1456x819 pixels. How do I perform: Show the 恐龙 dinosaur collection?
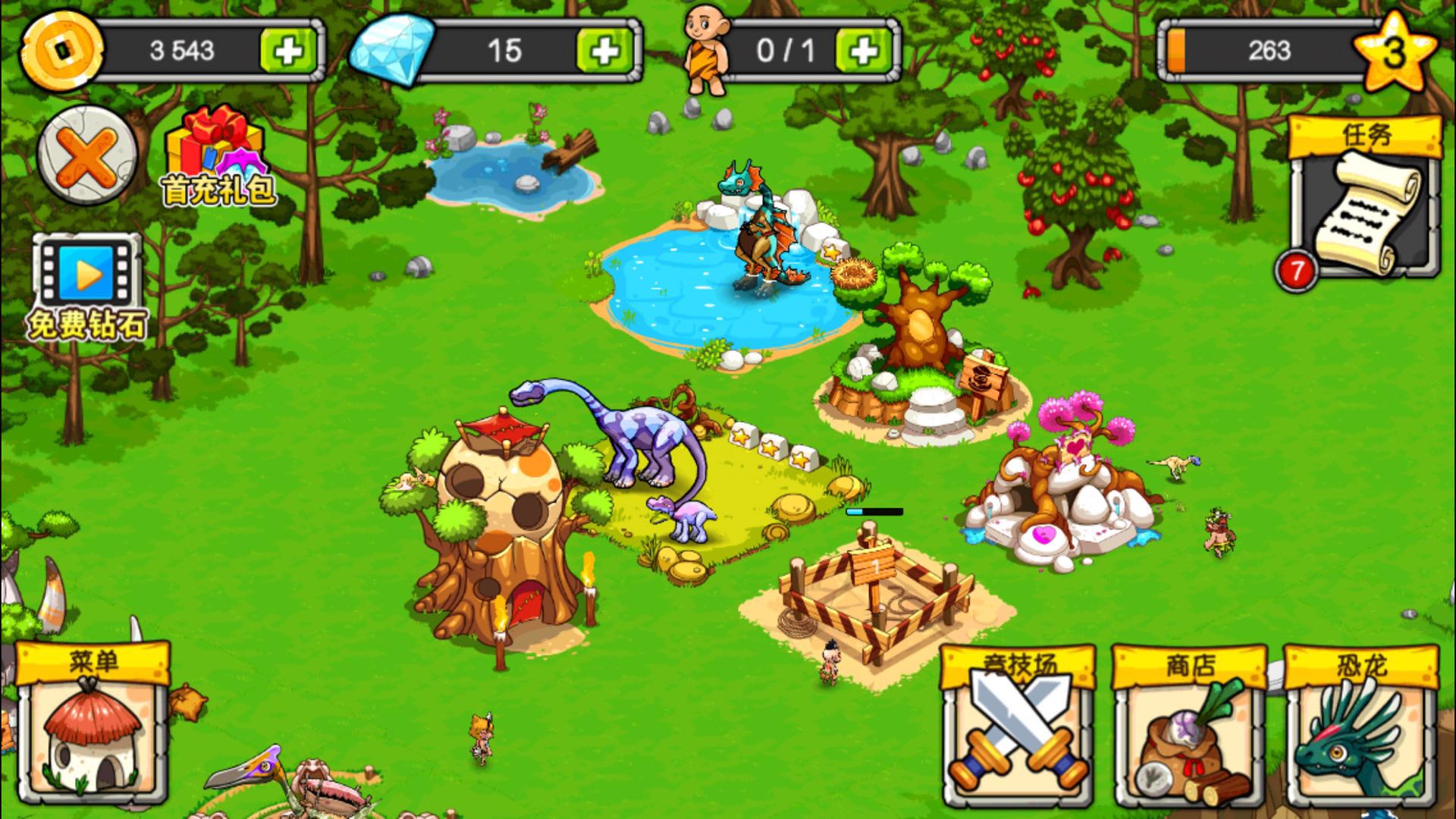click(x=1361, y=726)
